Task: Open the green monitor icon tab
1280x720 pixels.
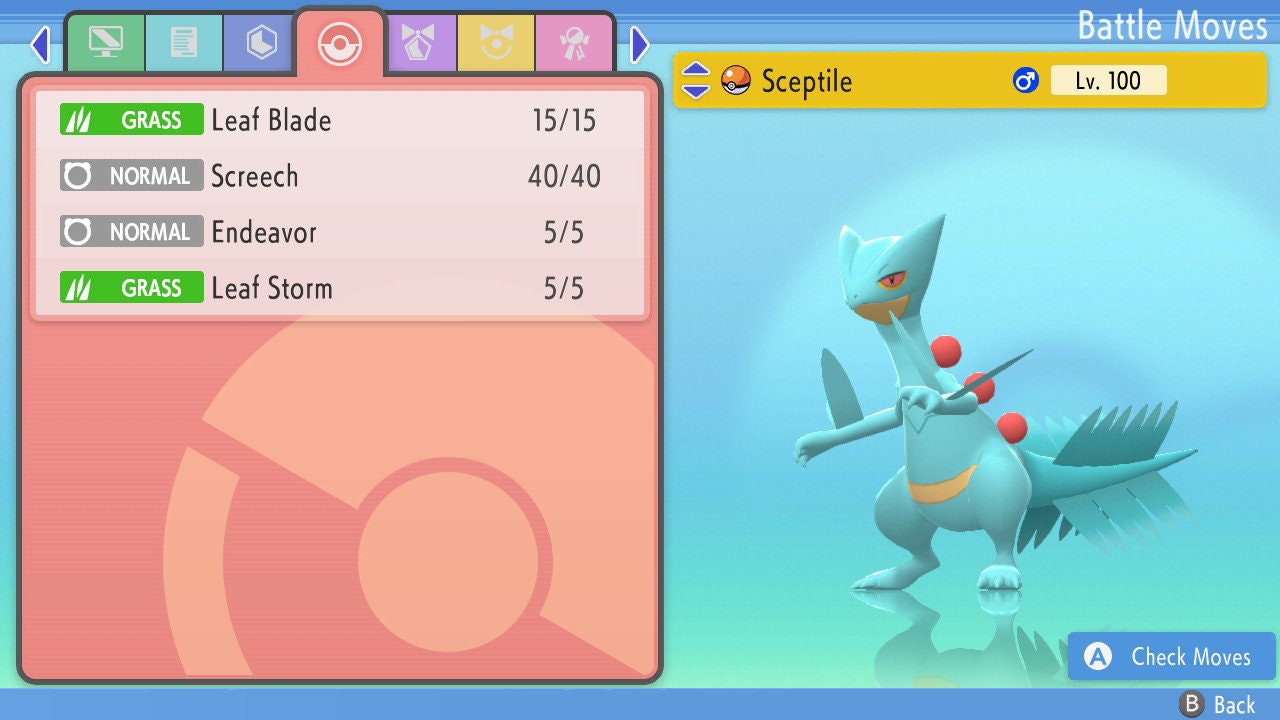Action: (105, 43)
